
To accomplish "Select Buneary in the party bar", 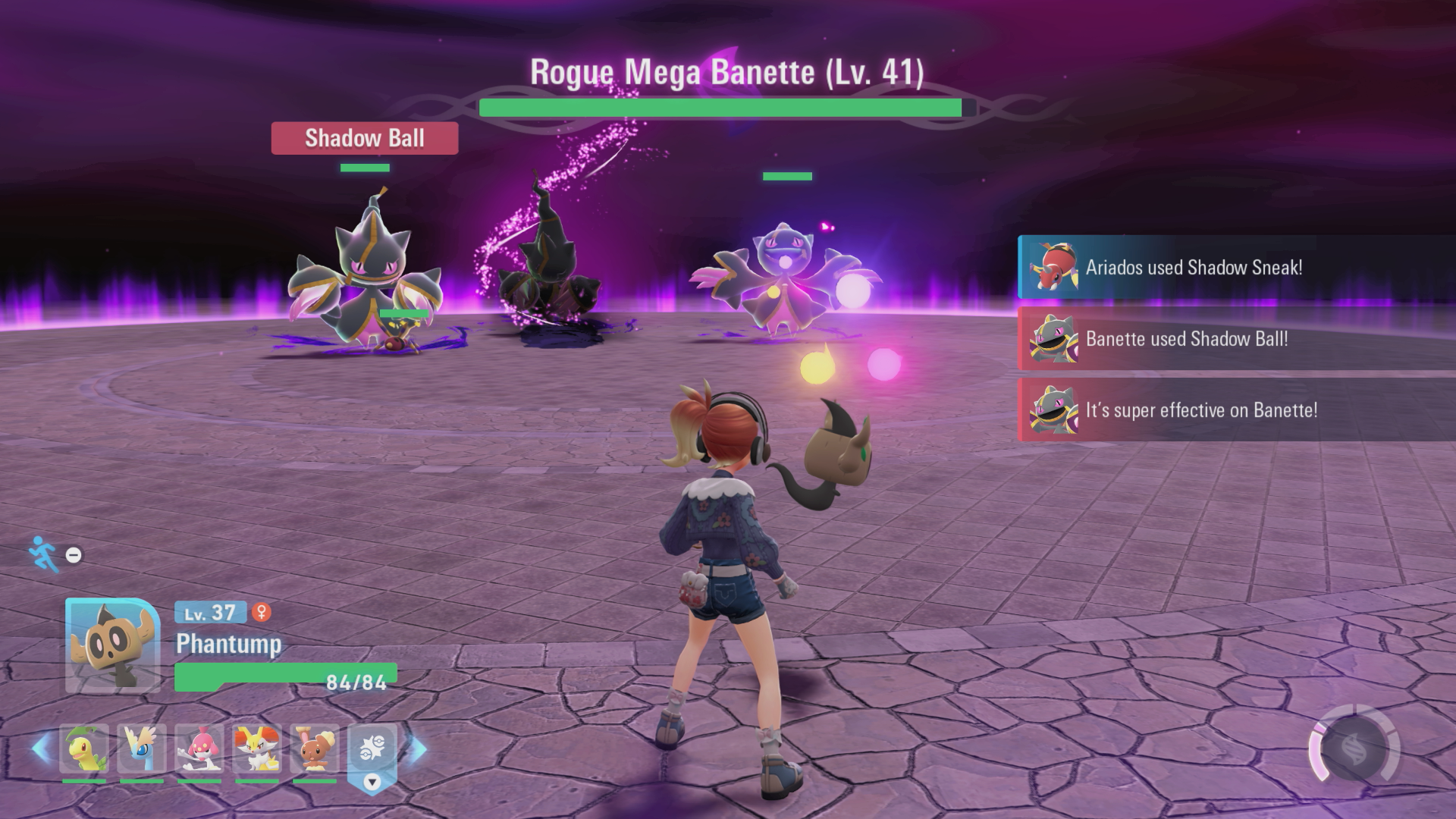I will [315, 748].
